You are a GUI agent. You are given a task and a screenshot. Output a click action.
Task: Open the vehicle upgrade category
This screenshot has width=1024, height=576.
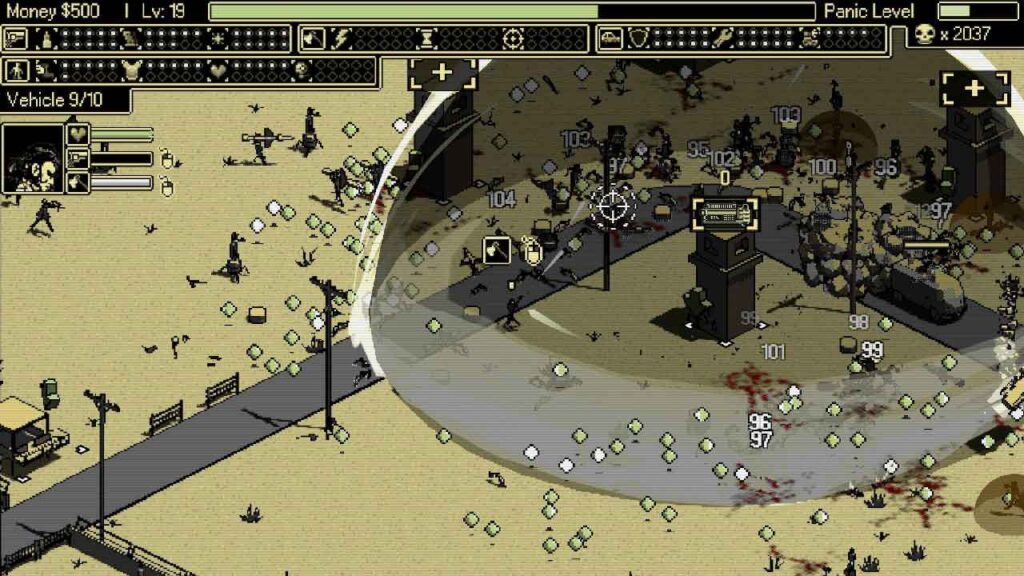(x=610, y=39)
